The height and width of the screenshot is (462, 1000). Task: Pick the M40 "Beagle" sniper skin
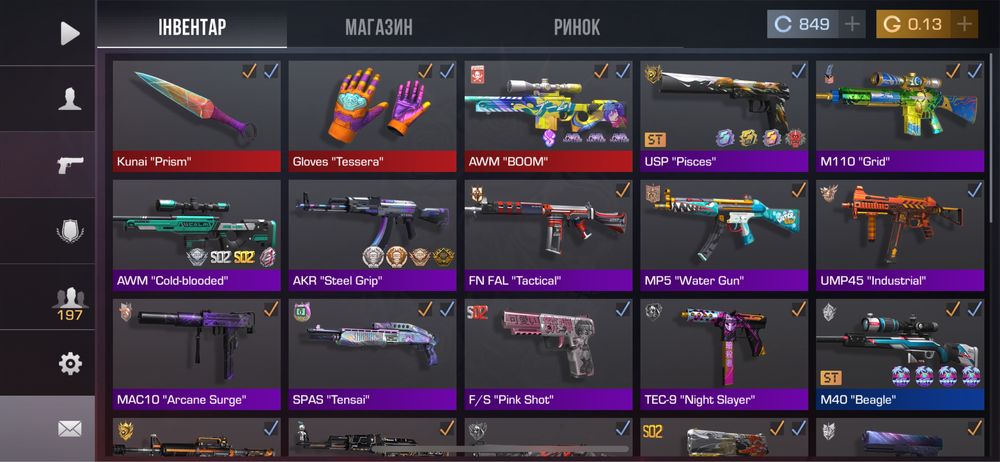click(900, 355)
